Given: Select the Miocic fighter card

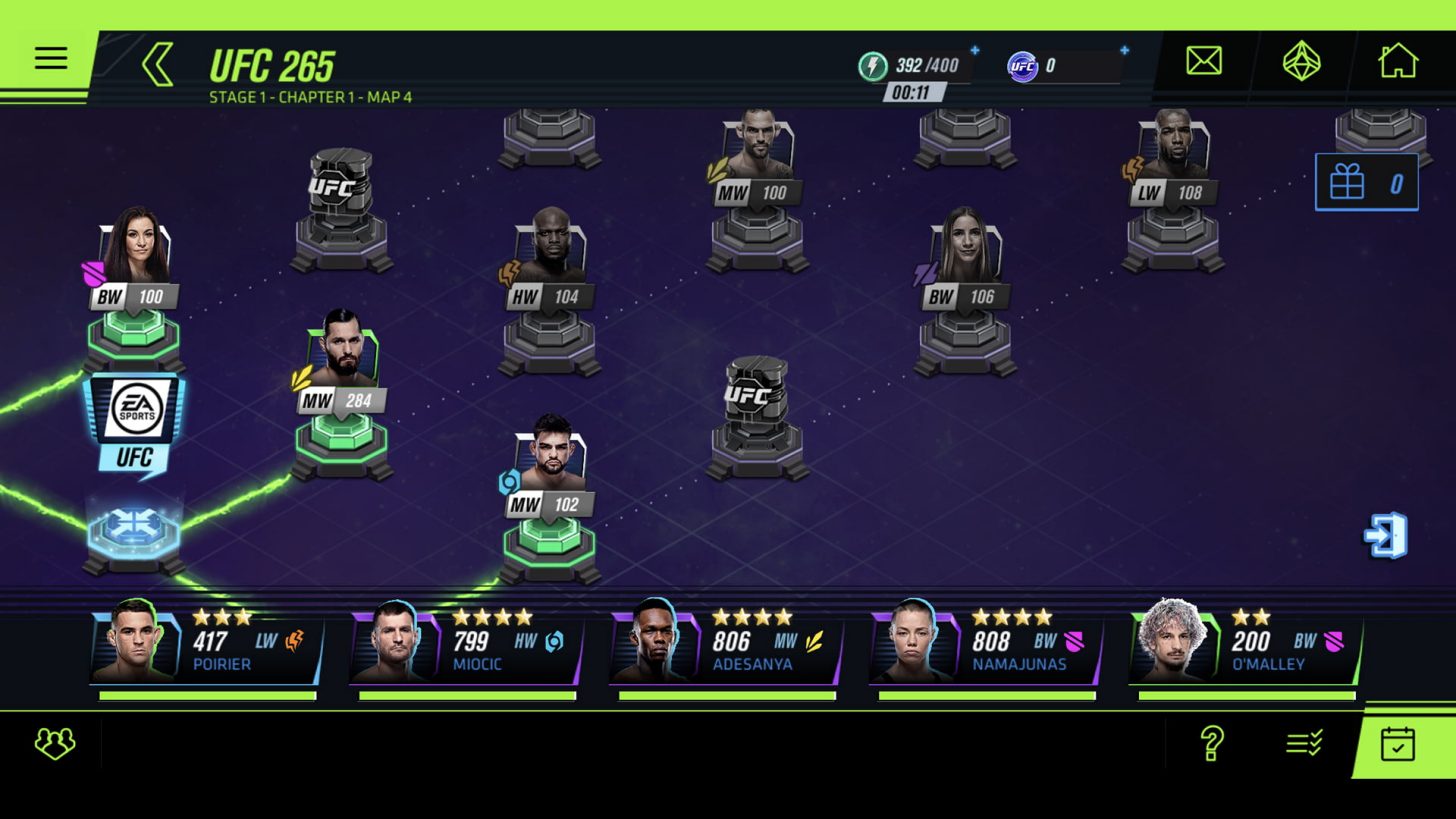Looking at the screenshot, I should (466, 644).
